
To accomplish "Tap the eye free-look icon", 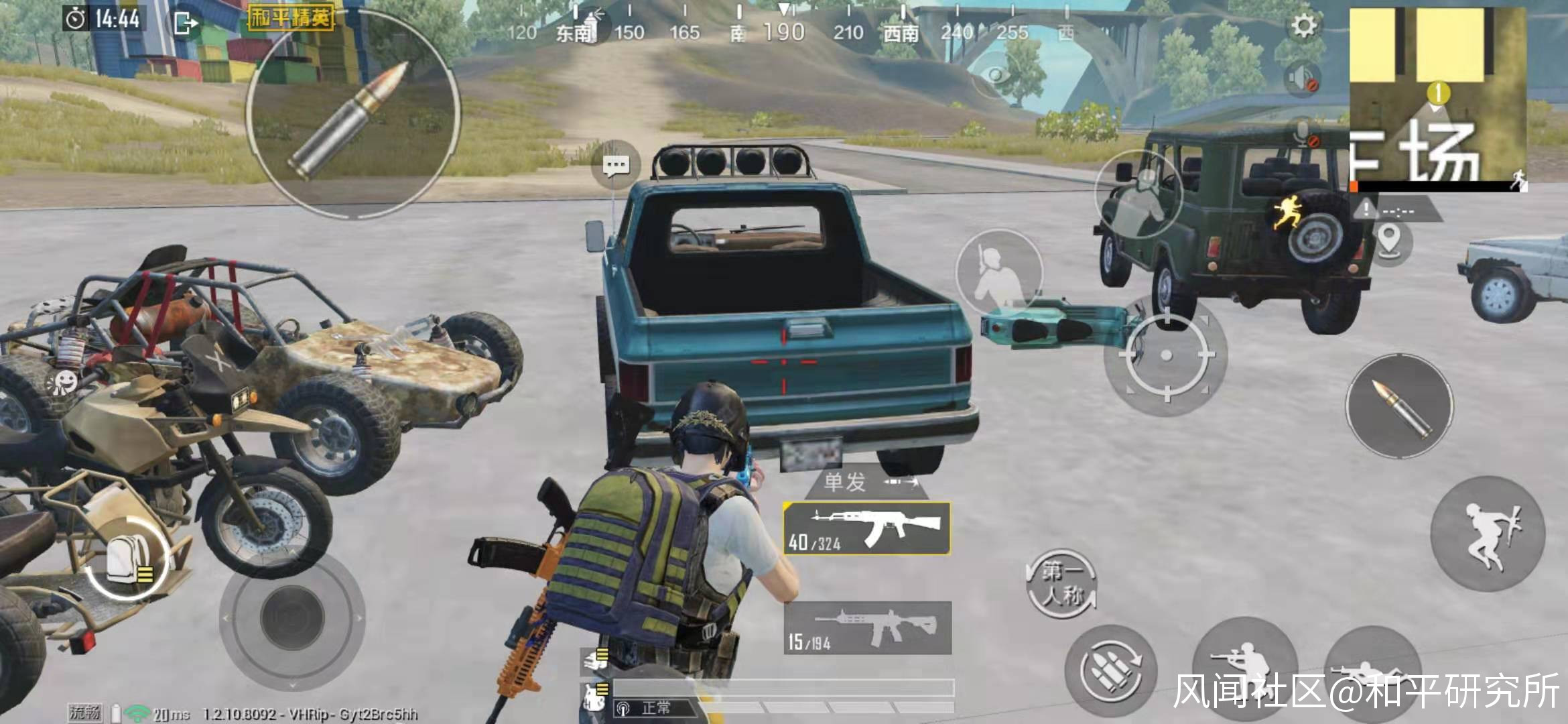I will click(998, 74).
